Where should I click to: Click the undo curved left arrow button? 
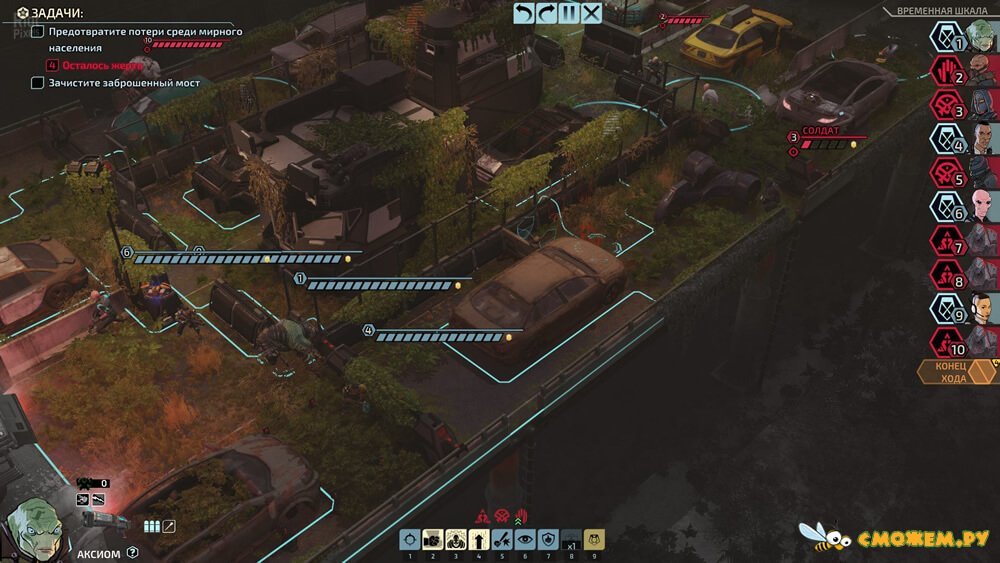[x=524, y=13]
